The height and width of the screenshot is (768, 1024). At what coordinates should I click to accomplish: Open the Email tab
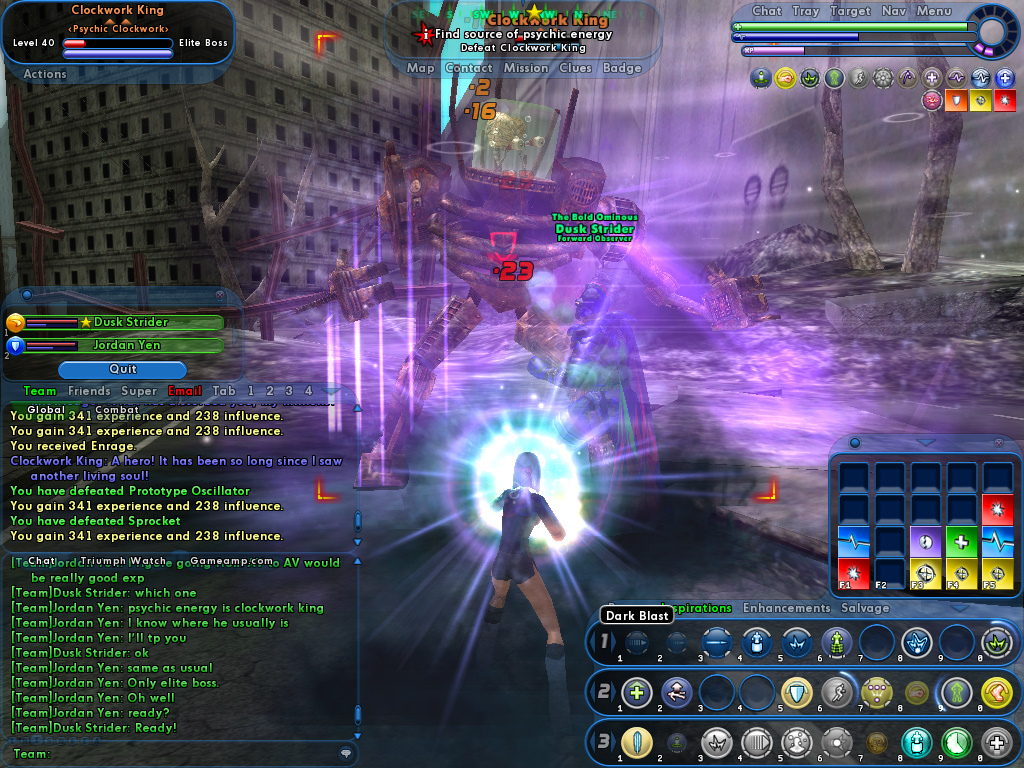point(185,391)
